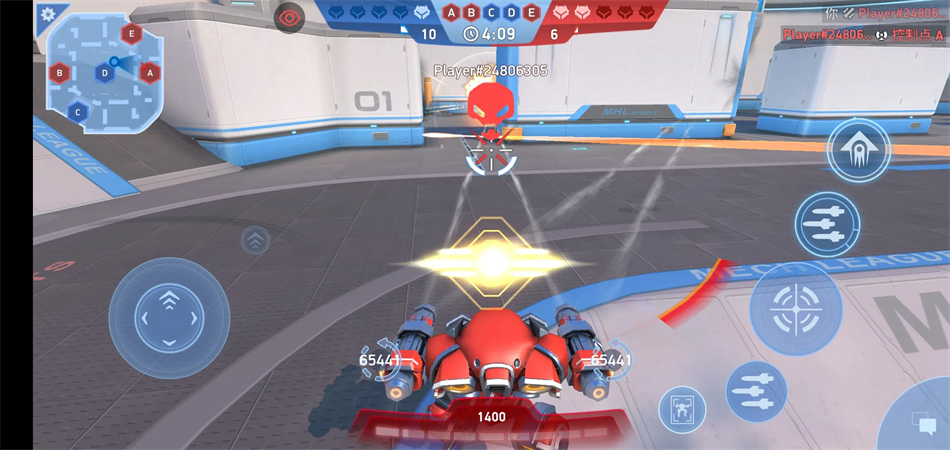Fire weapons with the crosshair button
950x450 pixels.
coord(795,308)
